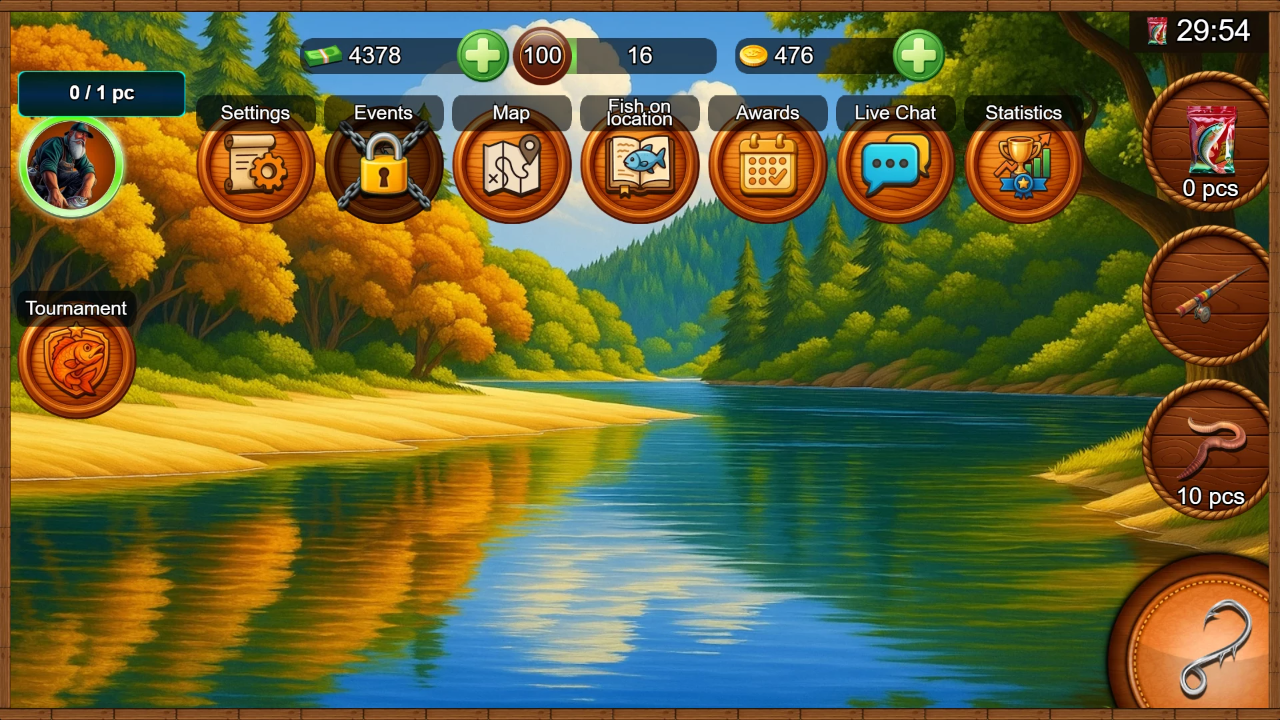View your Statistics
Image resolution: width=1280 pixels, height=720 pixels.
point(1023,166)
